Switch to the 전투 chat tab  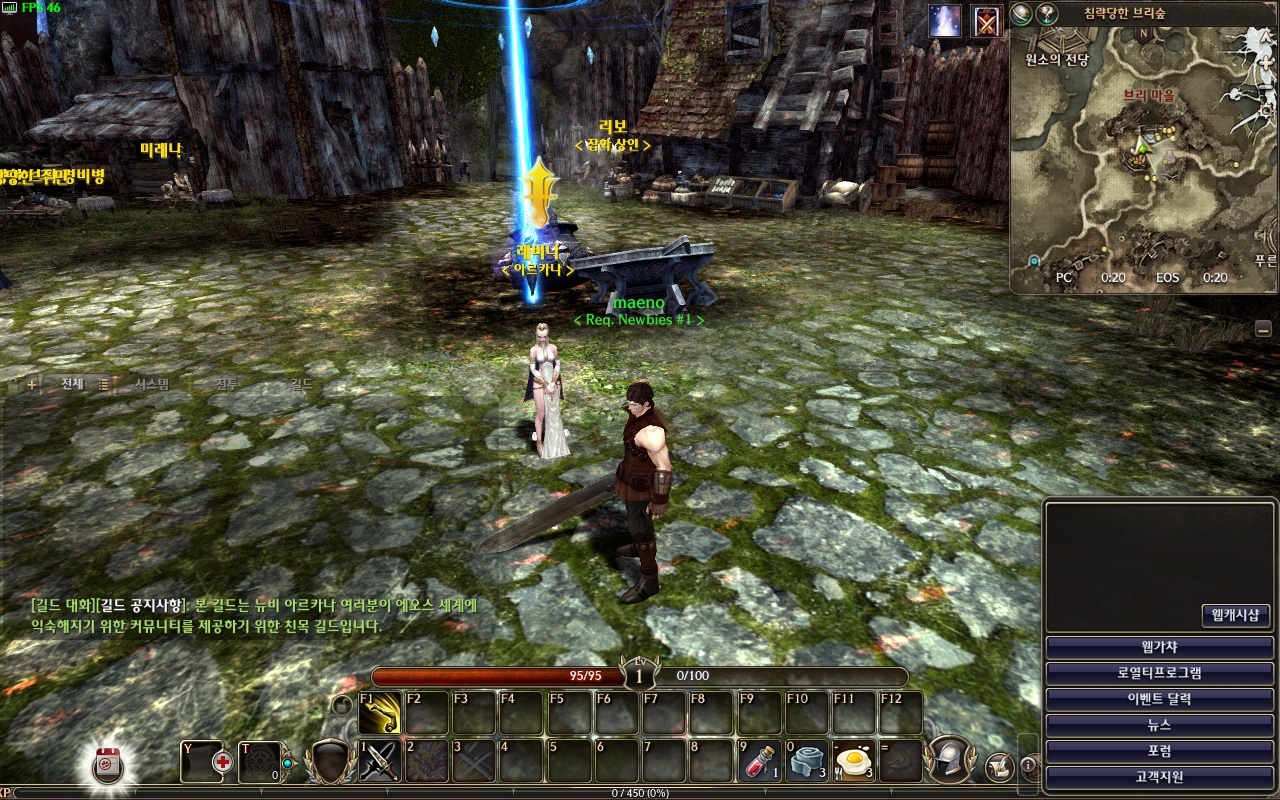coord(228,384)
